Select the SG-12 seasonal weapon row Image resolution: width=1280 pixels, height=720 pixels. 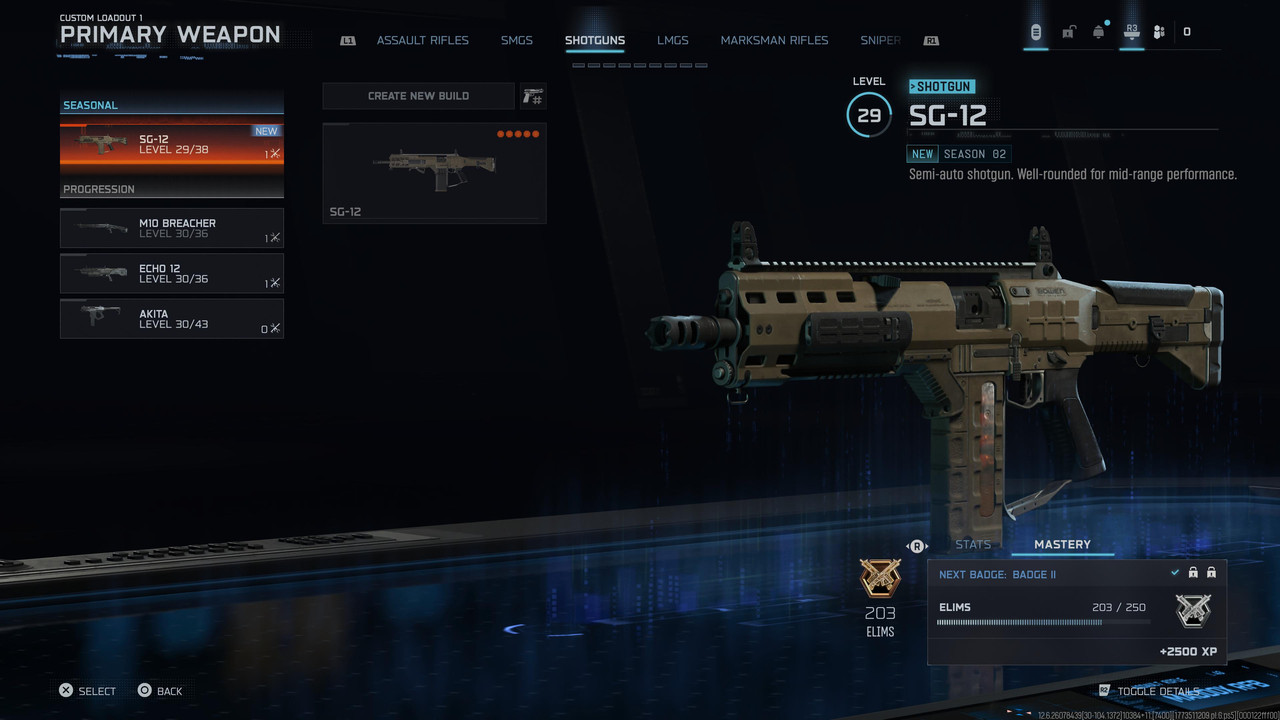tap(172, 145)
